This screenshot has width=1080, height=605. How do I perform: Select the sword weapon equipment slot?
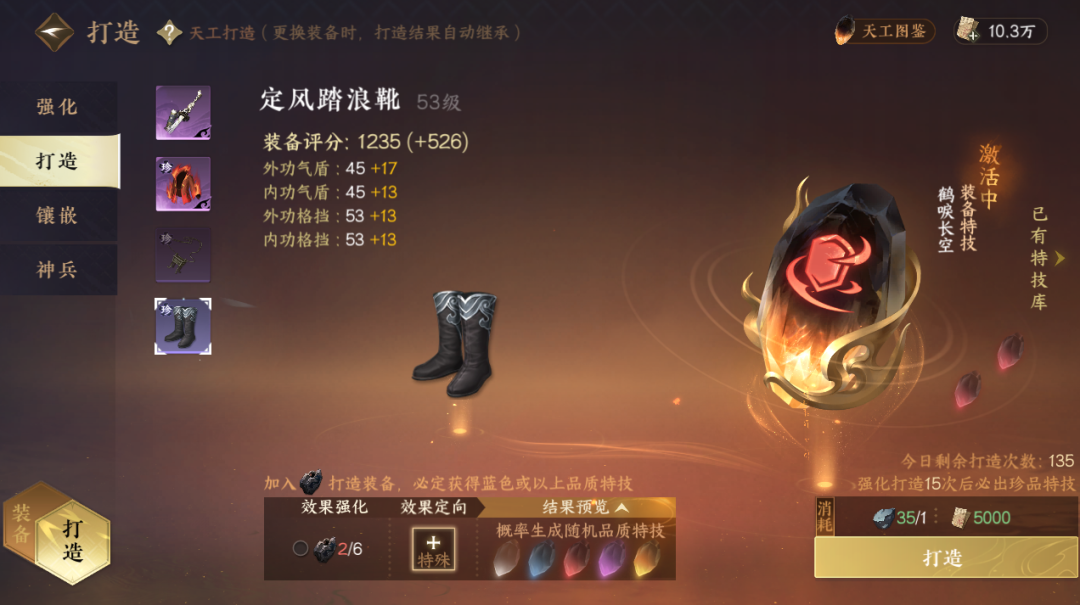tap(183, 113)
